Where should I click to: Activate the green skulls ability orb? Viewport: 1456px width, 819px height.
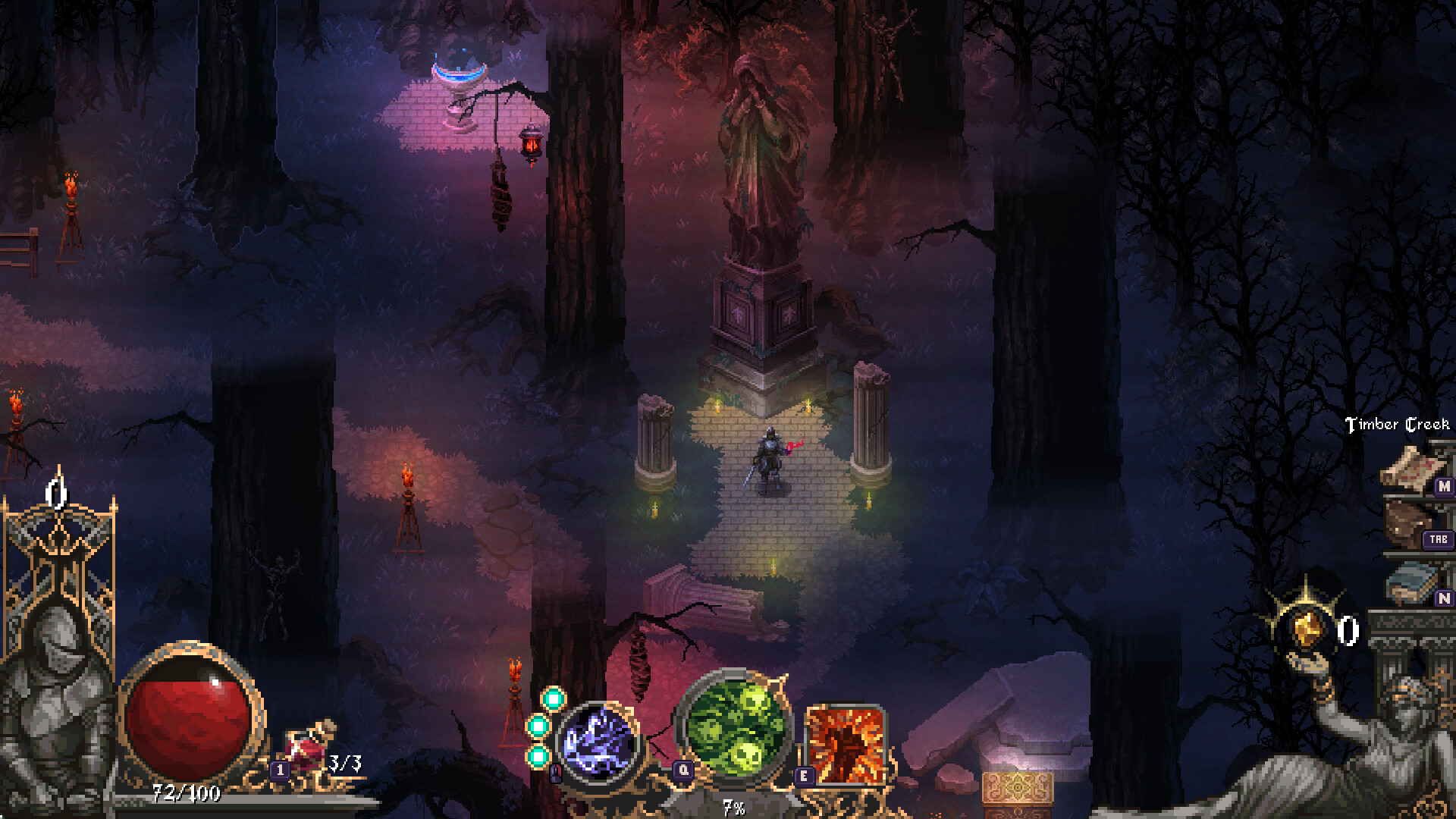[735, 726]
